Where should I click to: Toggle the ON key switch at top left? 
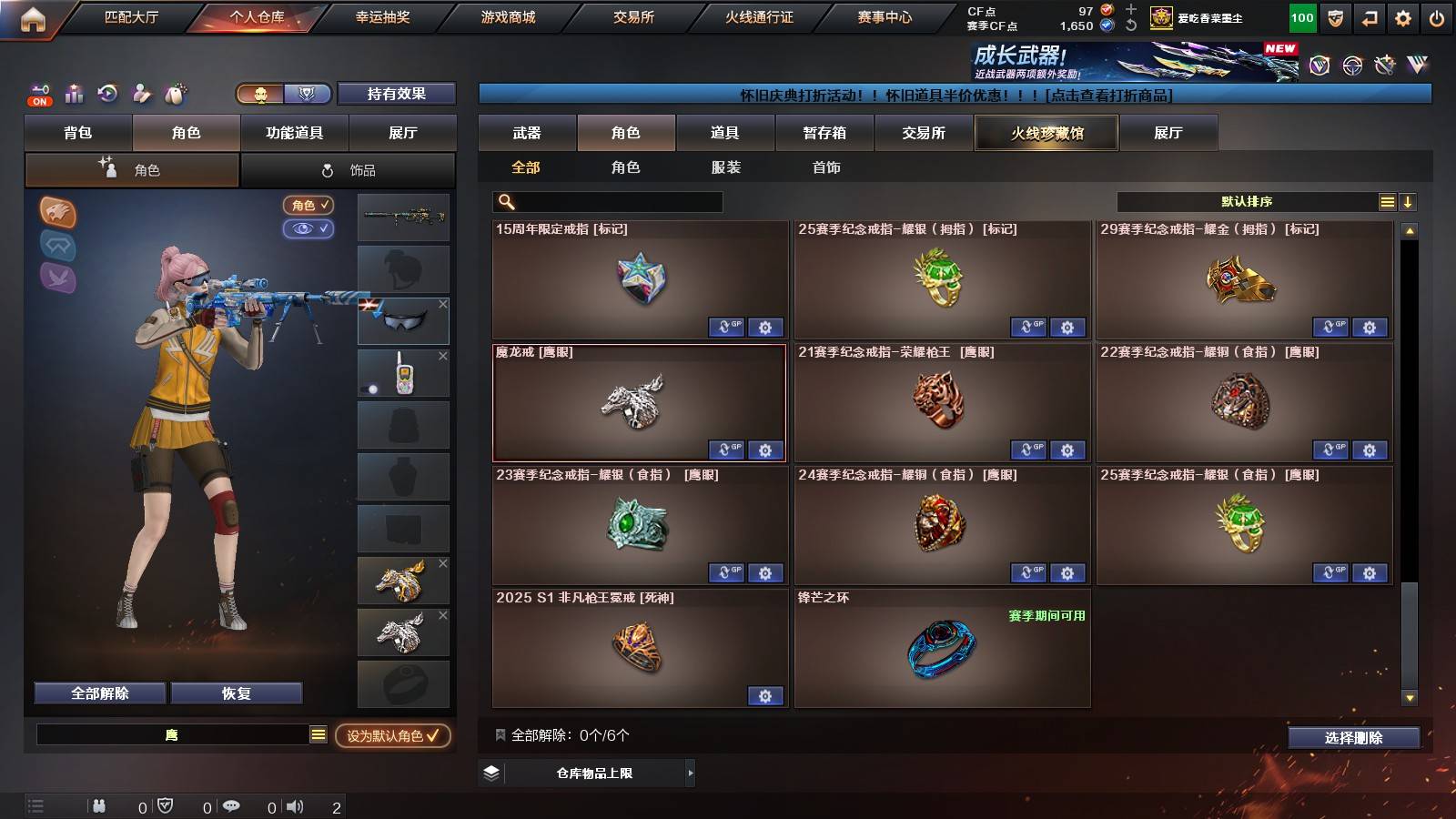(x=38, y=94)
